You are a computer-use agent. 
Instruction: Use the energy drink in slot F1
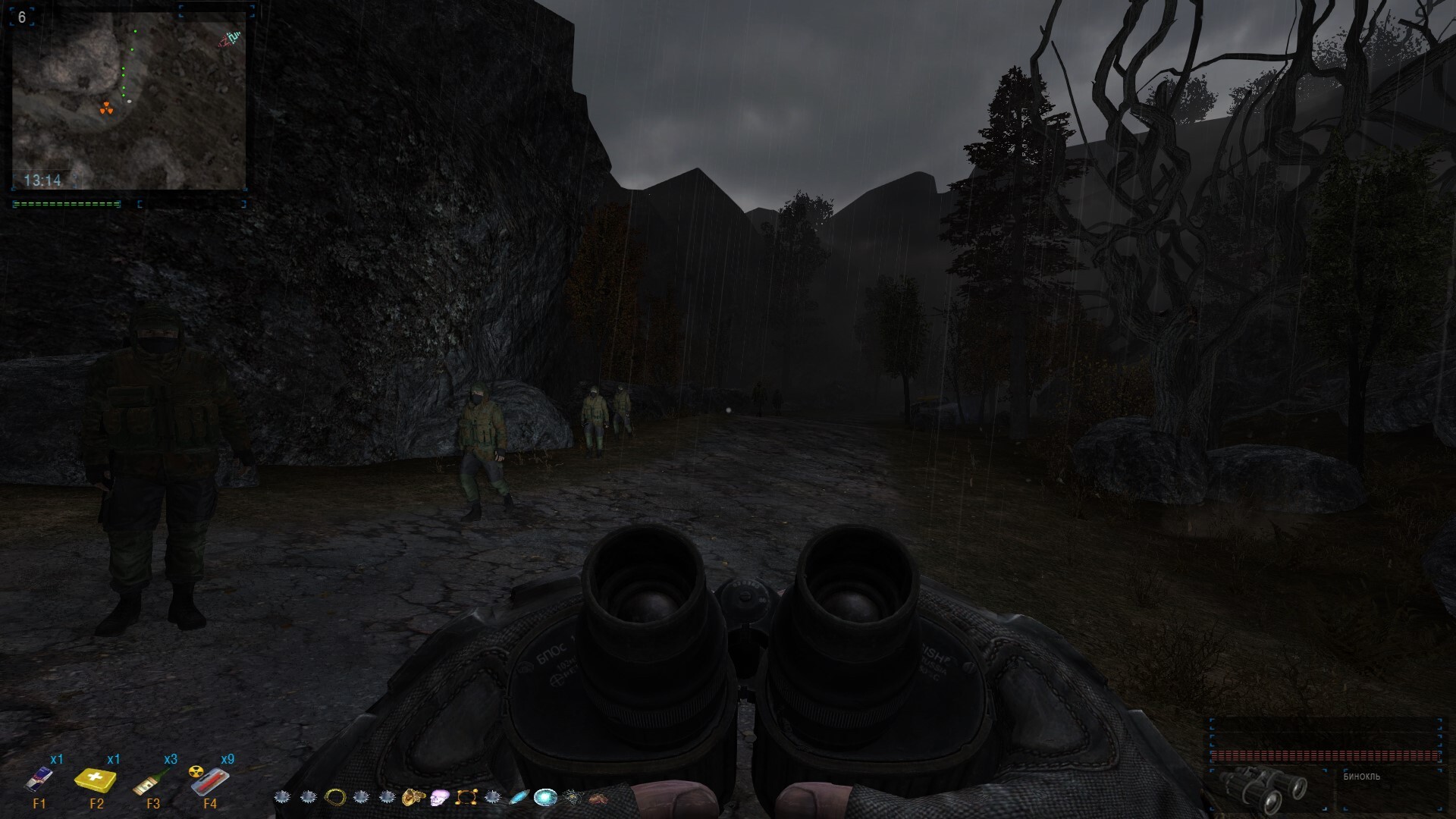click(x=39, y=779)
